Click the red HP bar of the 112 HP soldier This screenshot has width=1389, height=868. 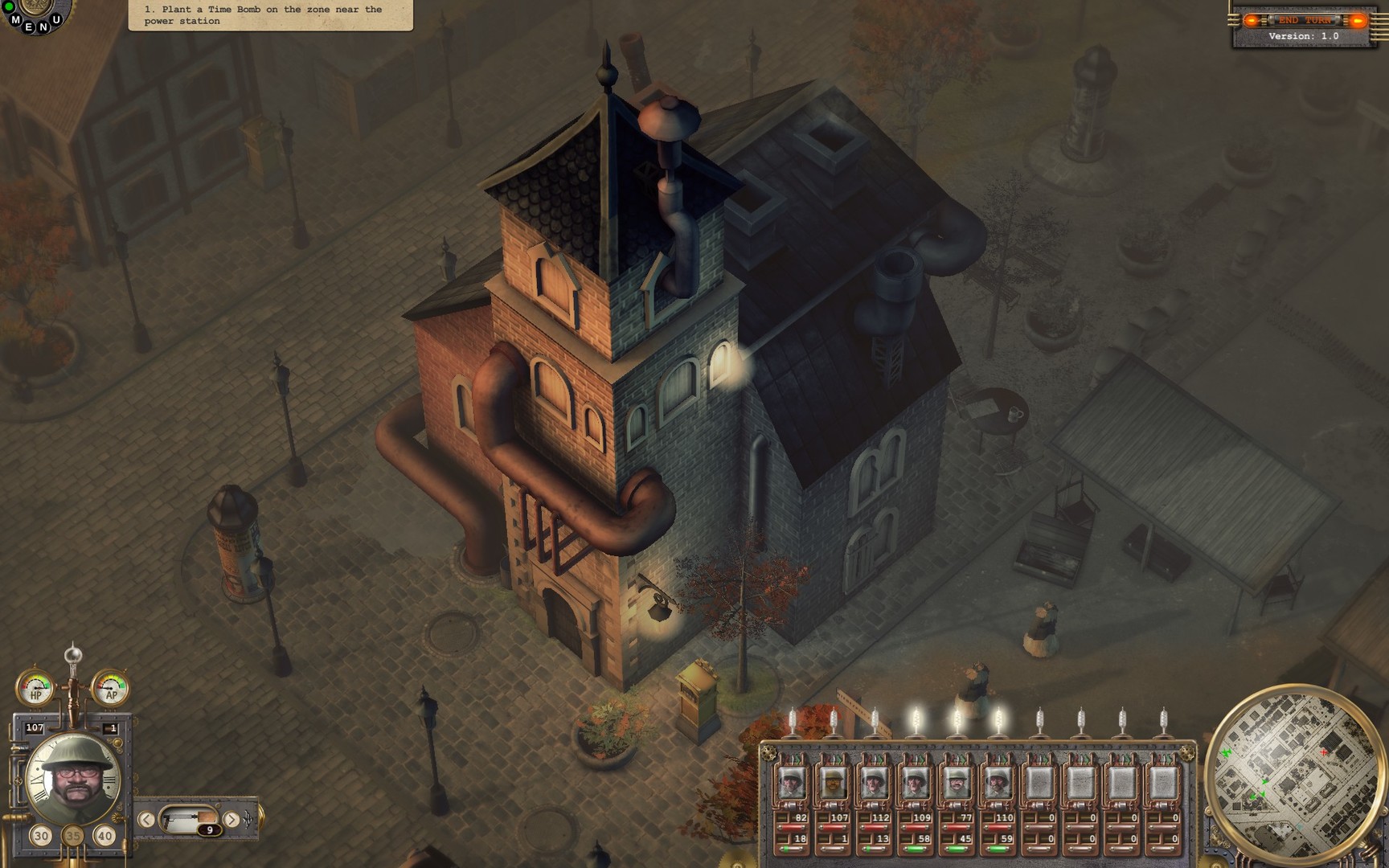(x=875, y=828)
